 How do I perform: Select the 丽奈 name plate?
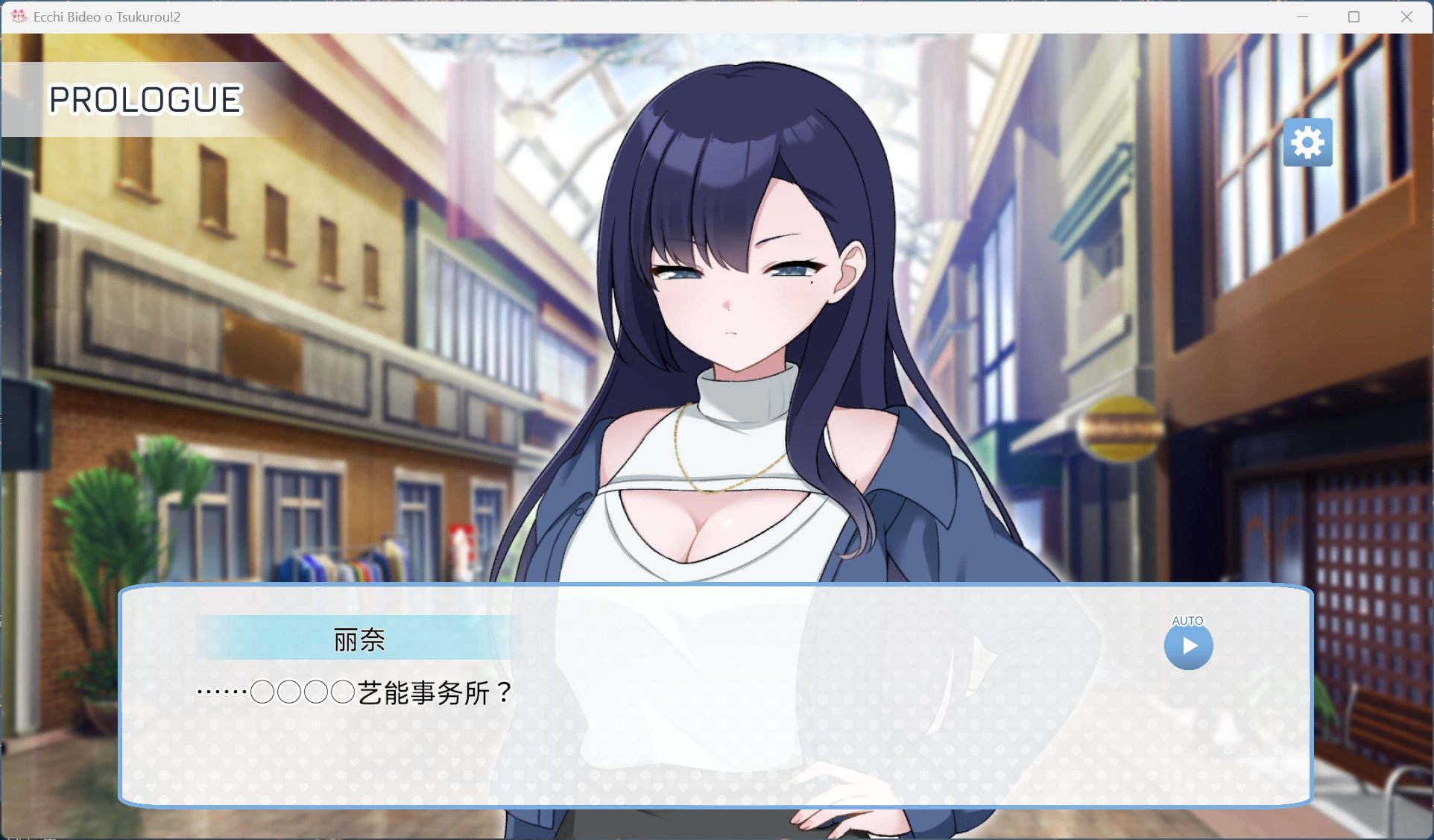(358, 639)
